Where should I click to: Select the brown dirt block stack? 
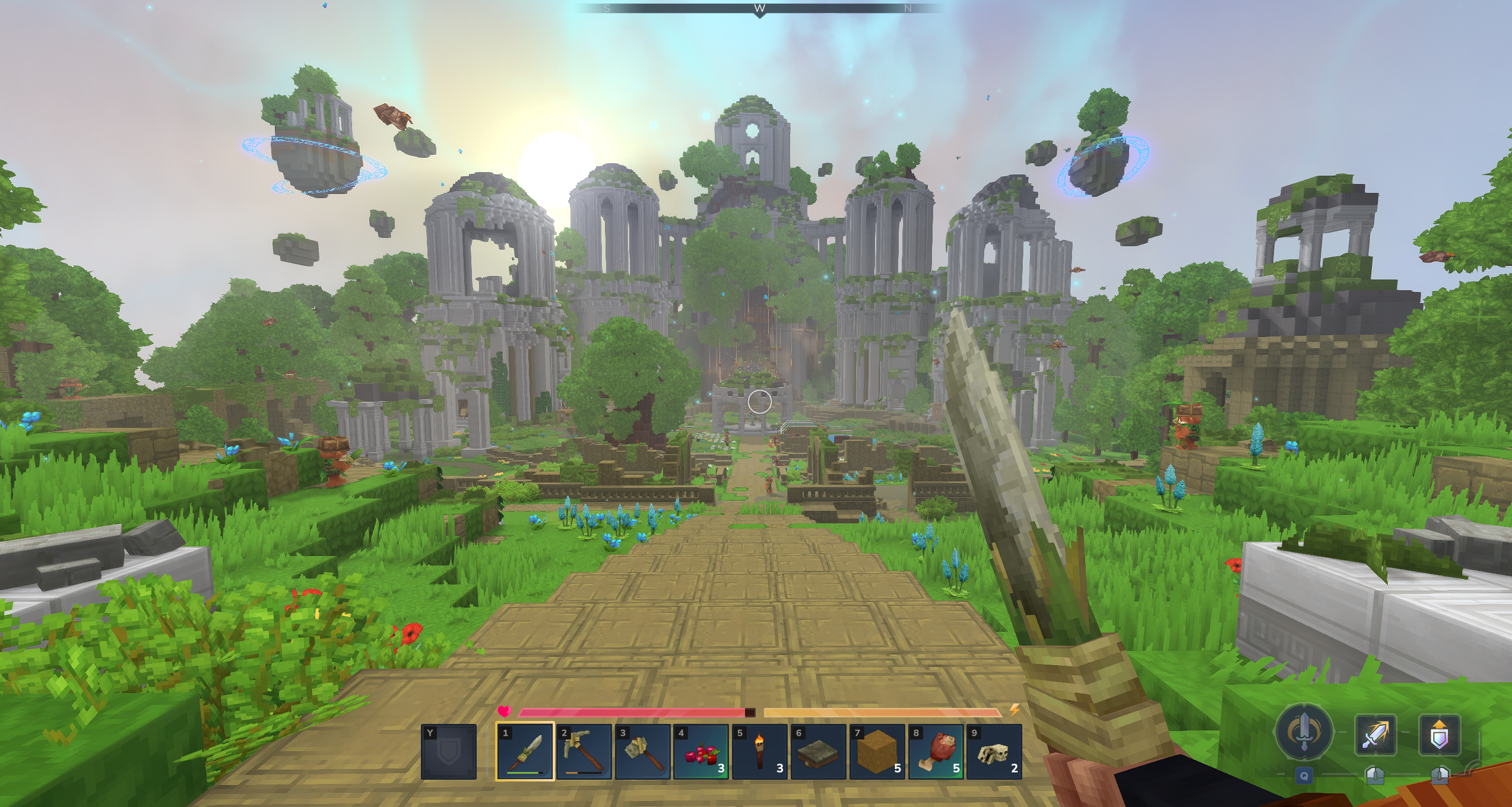pyautogui.click(x=877, y=751)
